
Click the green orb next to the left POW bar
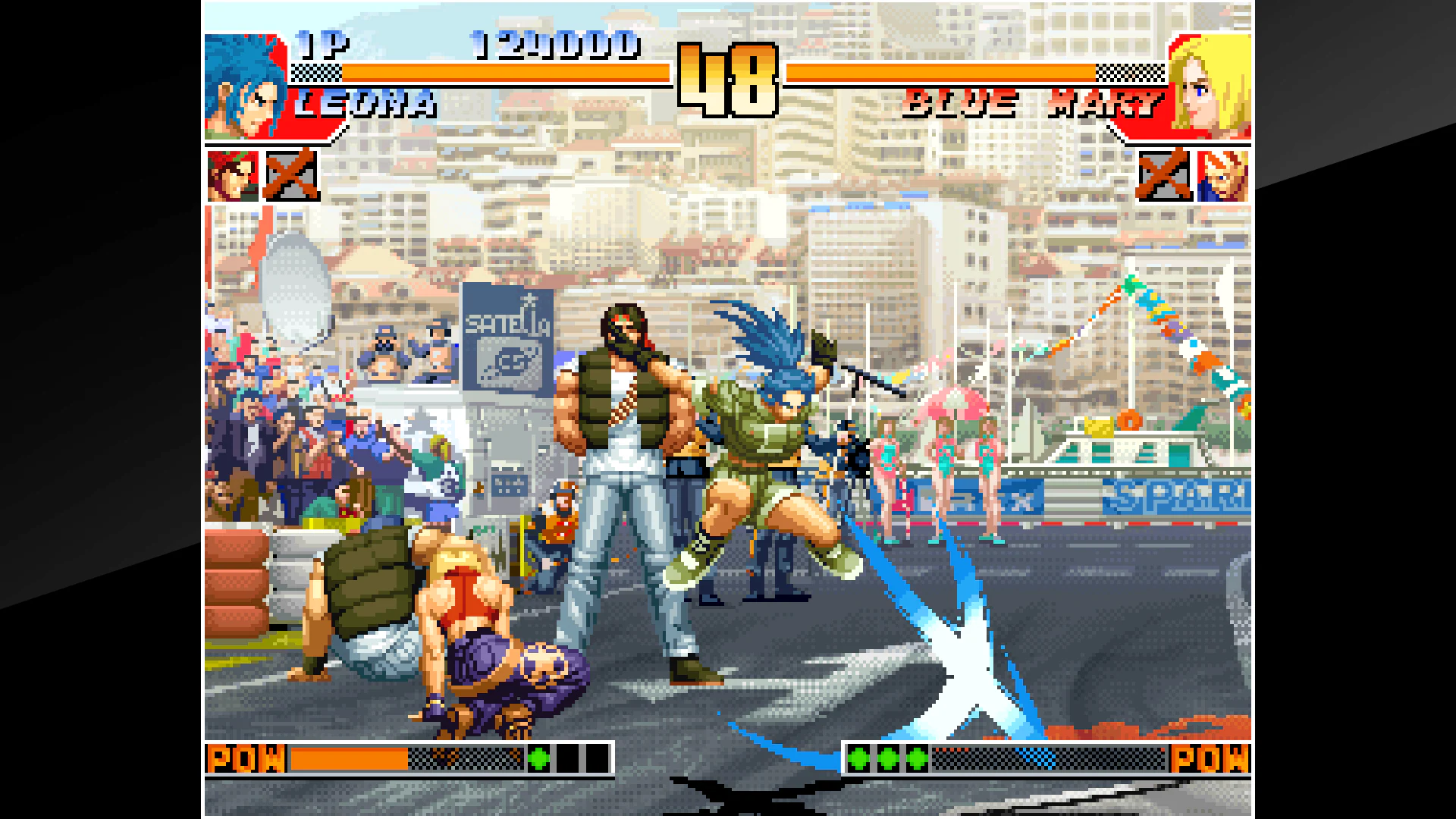(x=538, y=758)
